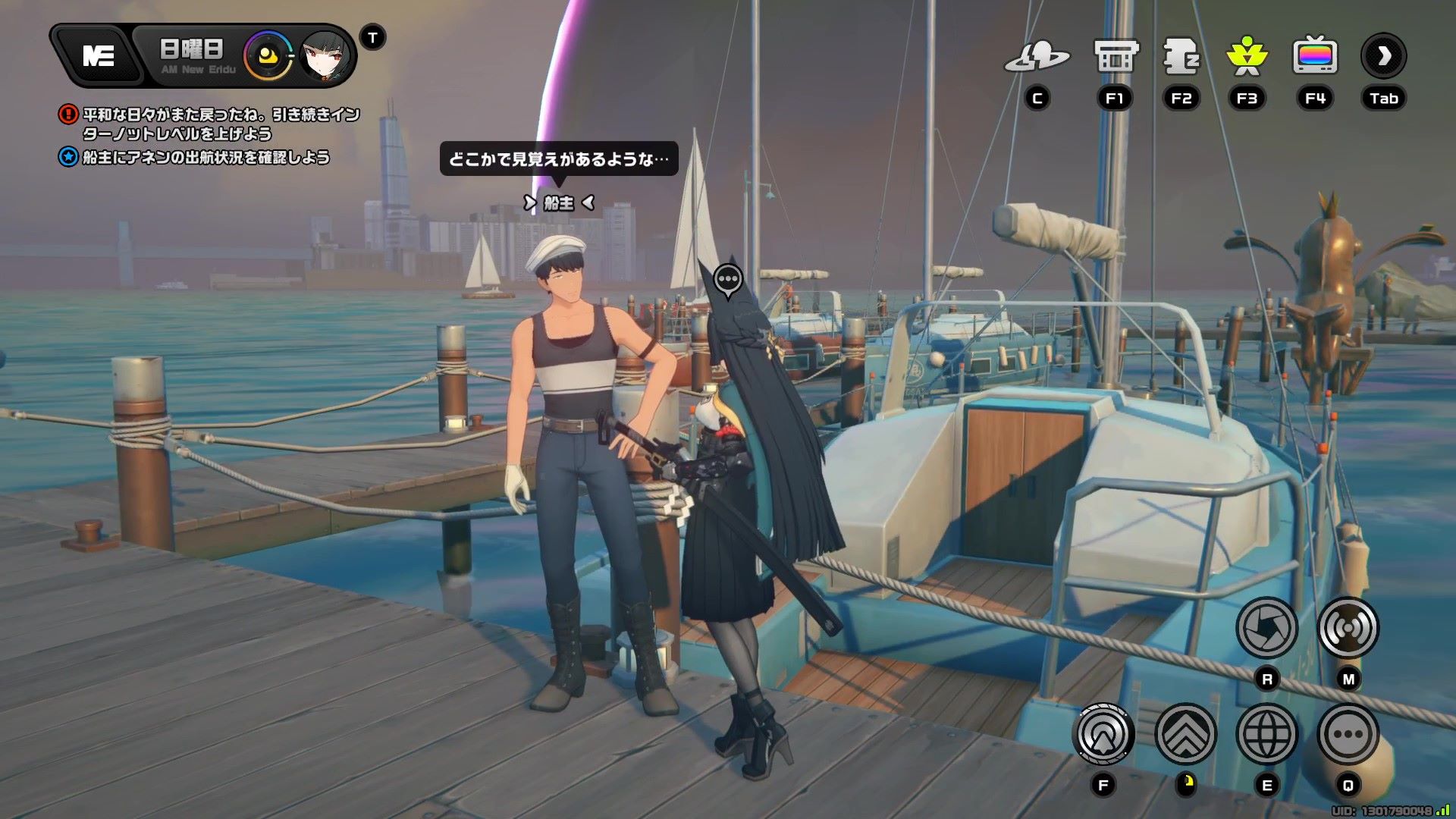The image size is (1456, 819).
Task: Click the circular arch interact button
Action: (1103, 734)
